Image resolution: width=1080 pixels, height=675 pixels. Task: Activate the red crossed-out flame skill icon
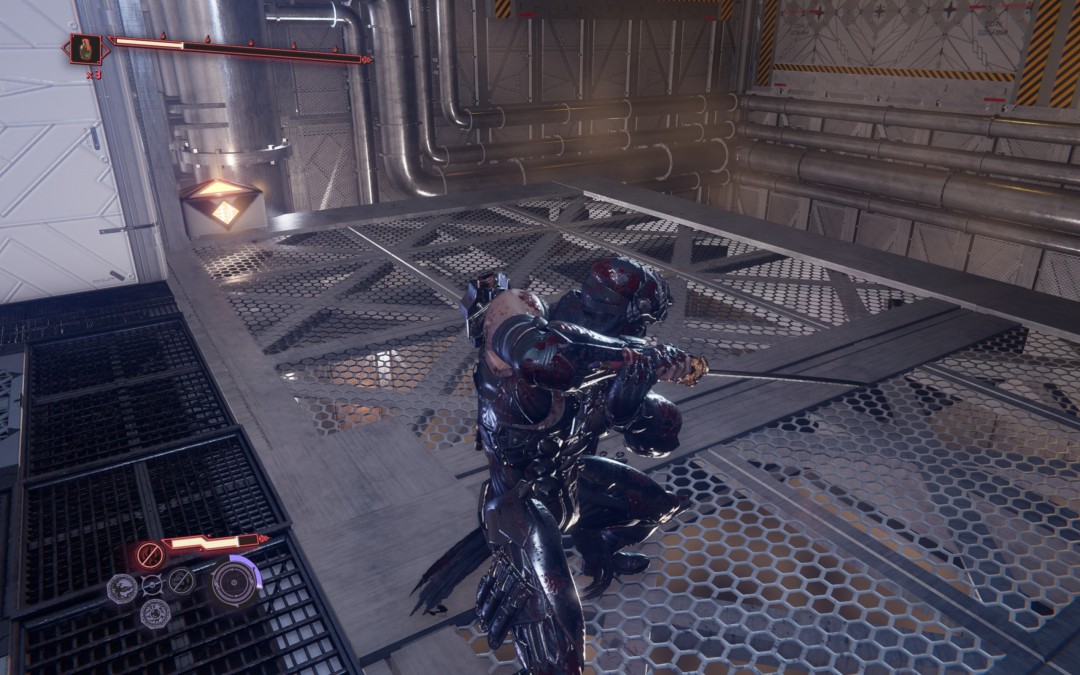tap(150, 553)
